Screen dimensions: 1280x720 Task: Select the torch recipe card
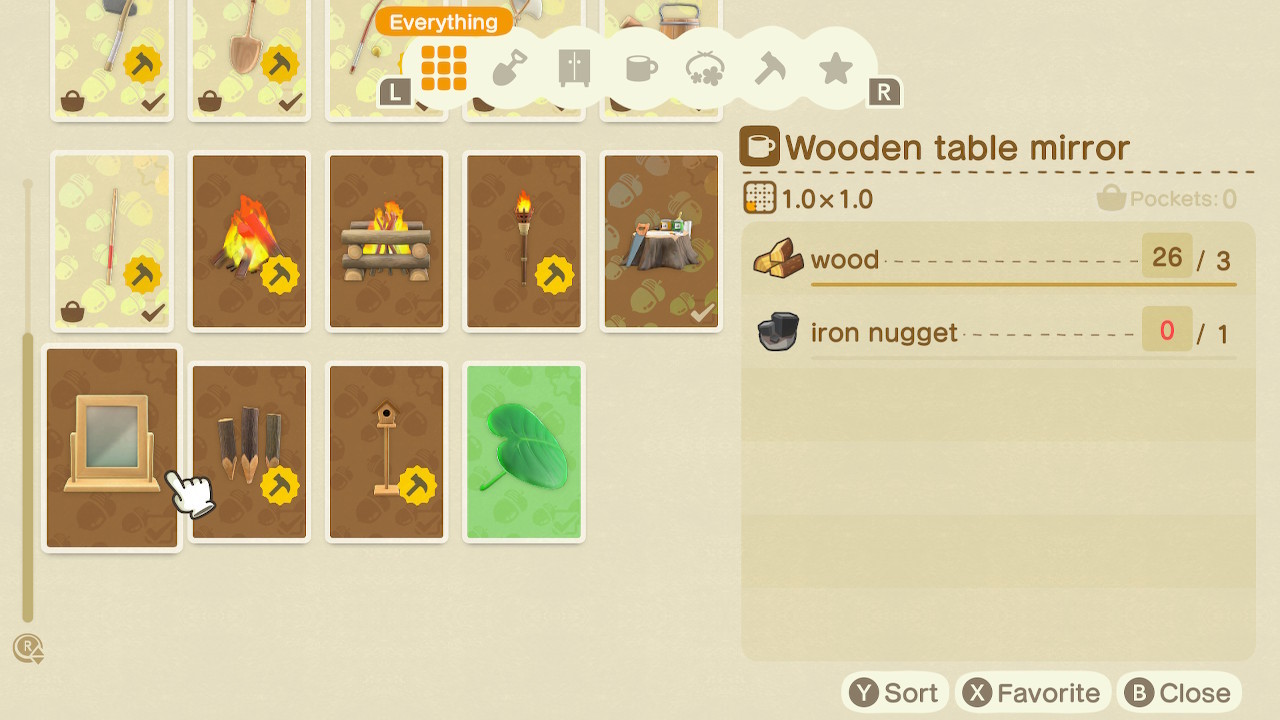point(523,240)
